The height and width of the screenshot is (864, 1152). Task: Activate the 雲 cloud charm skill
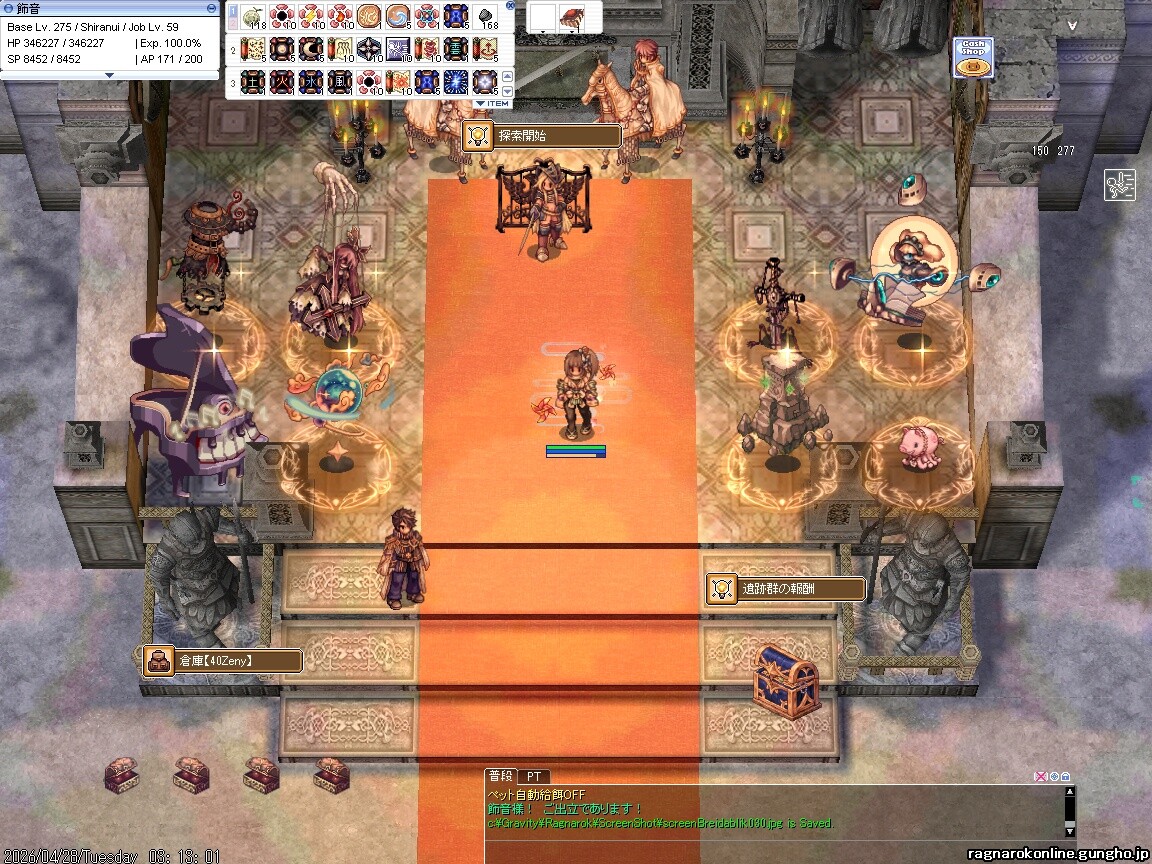(x=456, y=48)
